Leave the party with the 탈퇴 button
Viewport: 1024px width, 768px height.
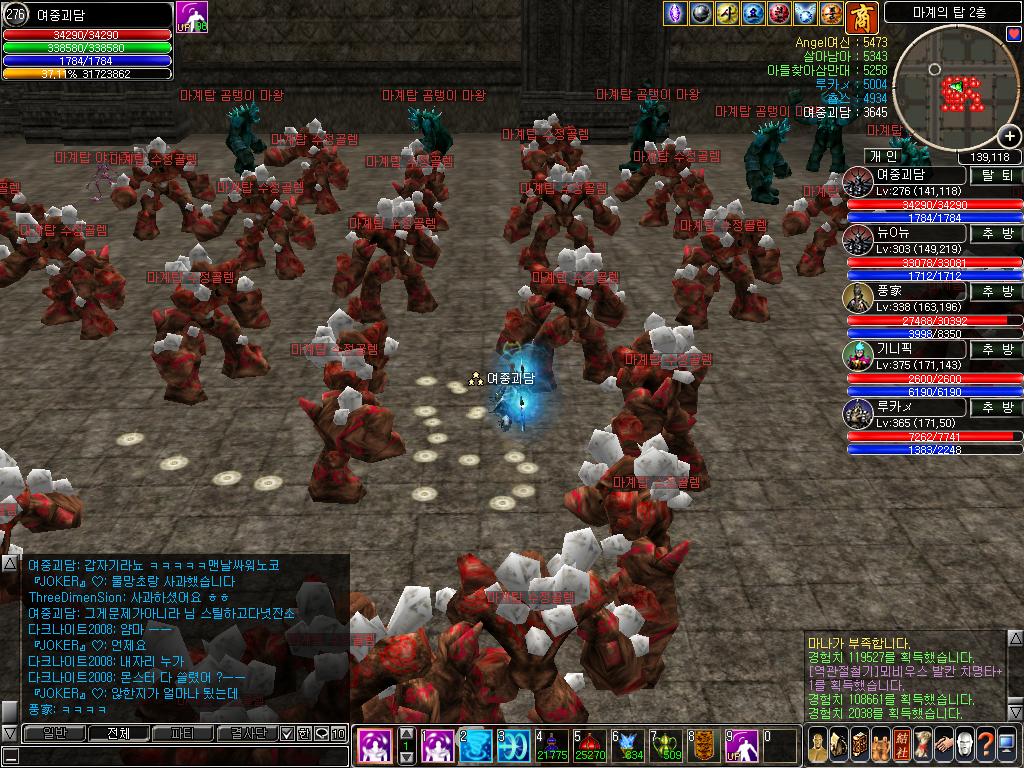(x=995, y=175)
